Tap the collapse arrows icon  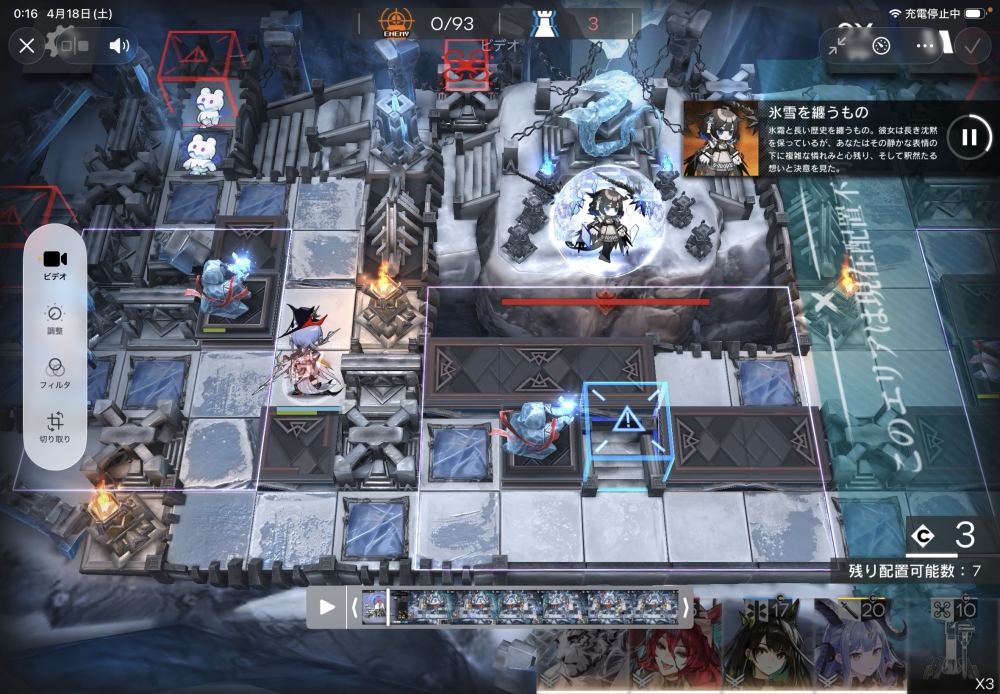click(838, 45)
